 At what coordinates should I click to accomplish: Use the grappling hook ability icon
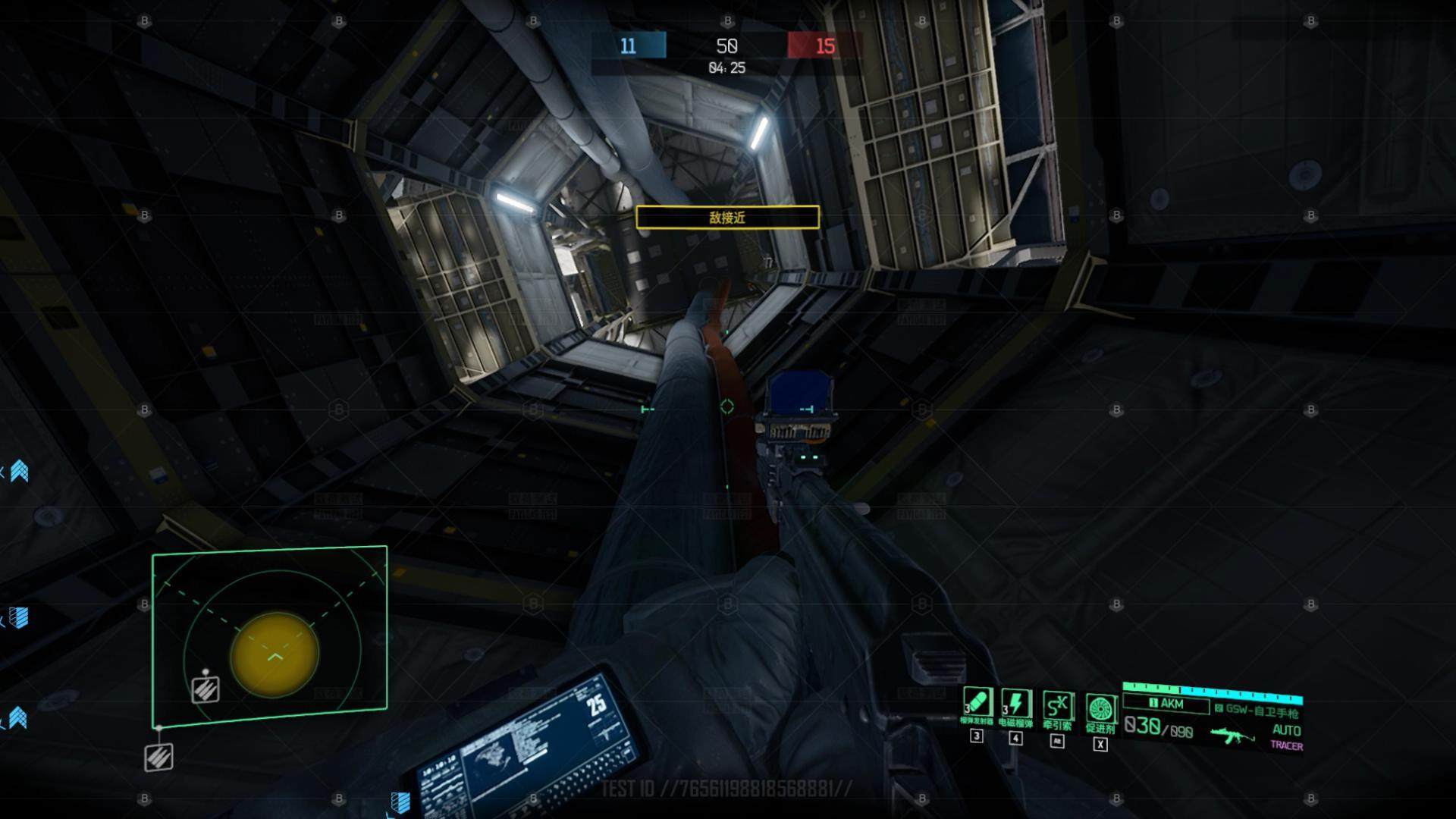(1057, 705)
